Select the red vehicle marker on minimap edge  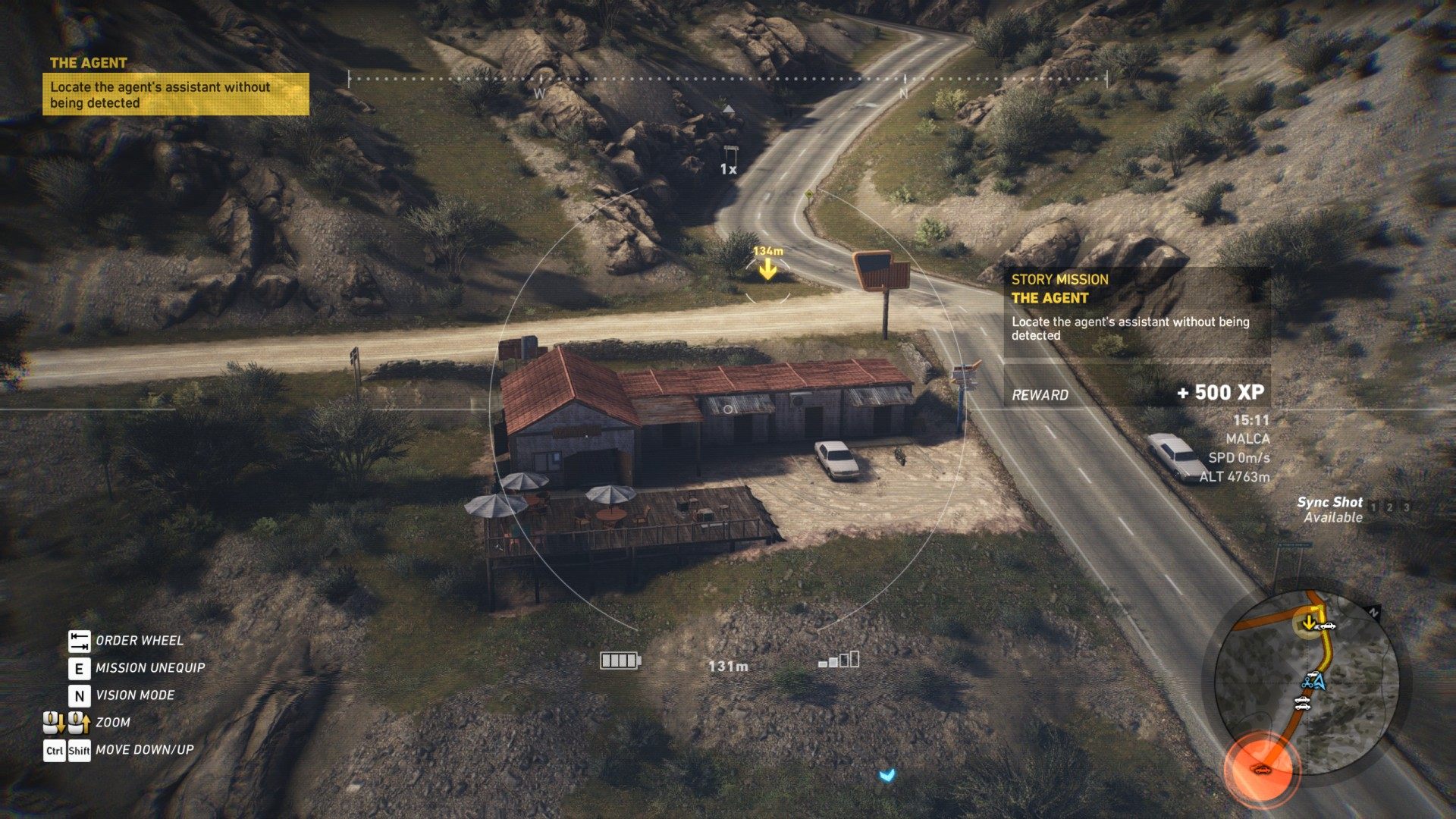coord(1261,770)
